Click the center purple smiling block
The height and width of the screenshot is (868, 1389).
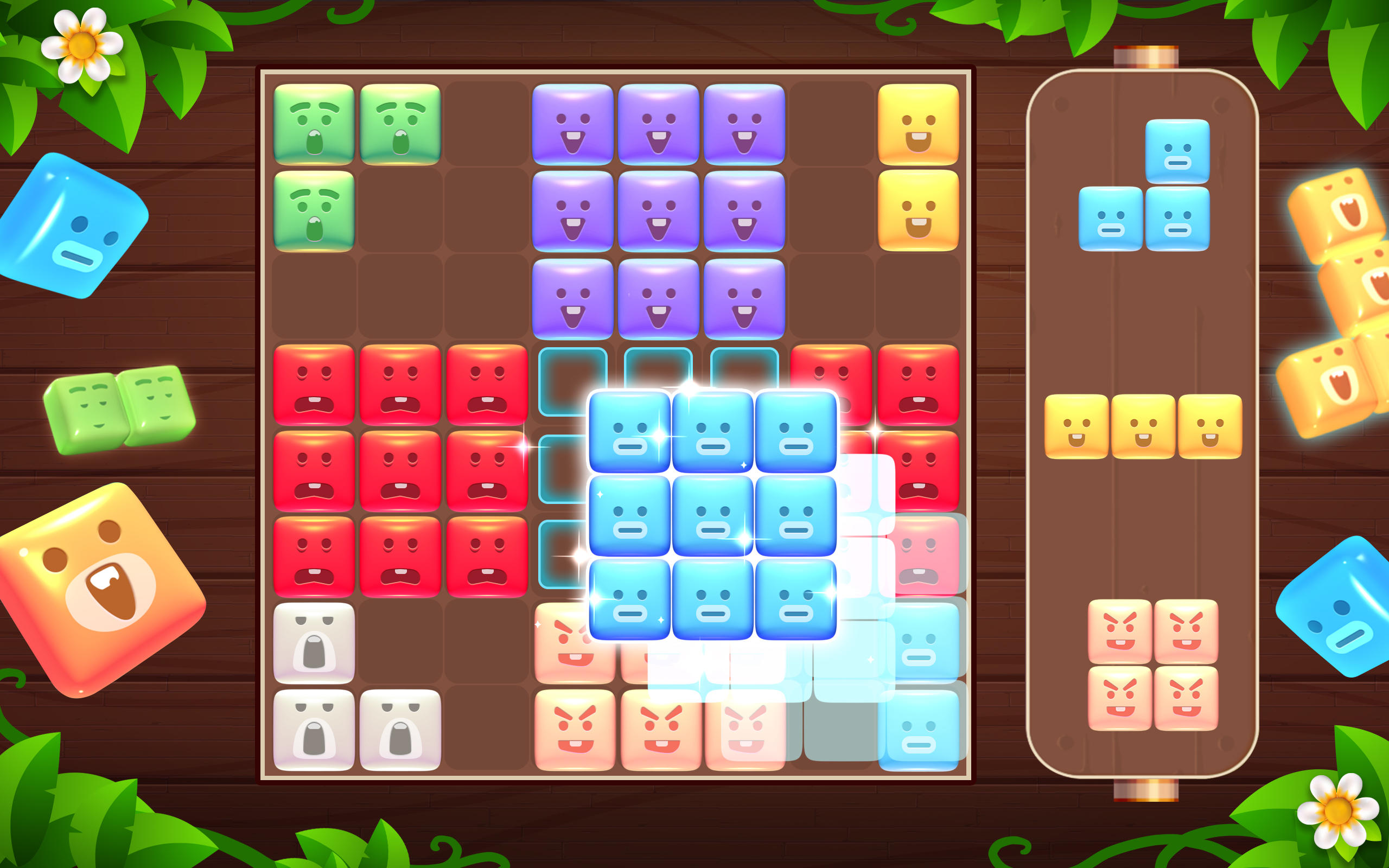660,213
